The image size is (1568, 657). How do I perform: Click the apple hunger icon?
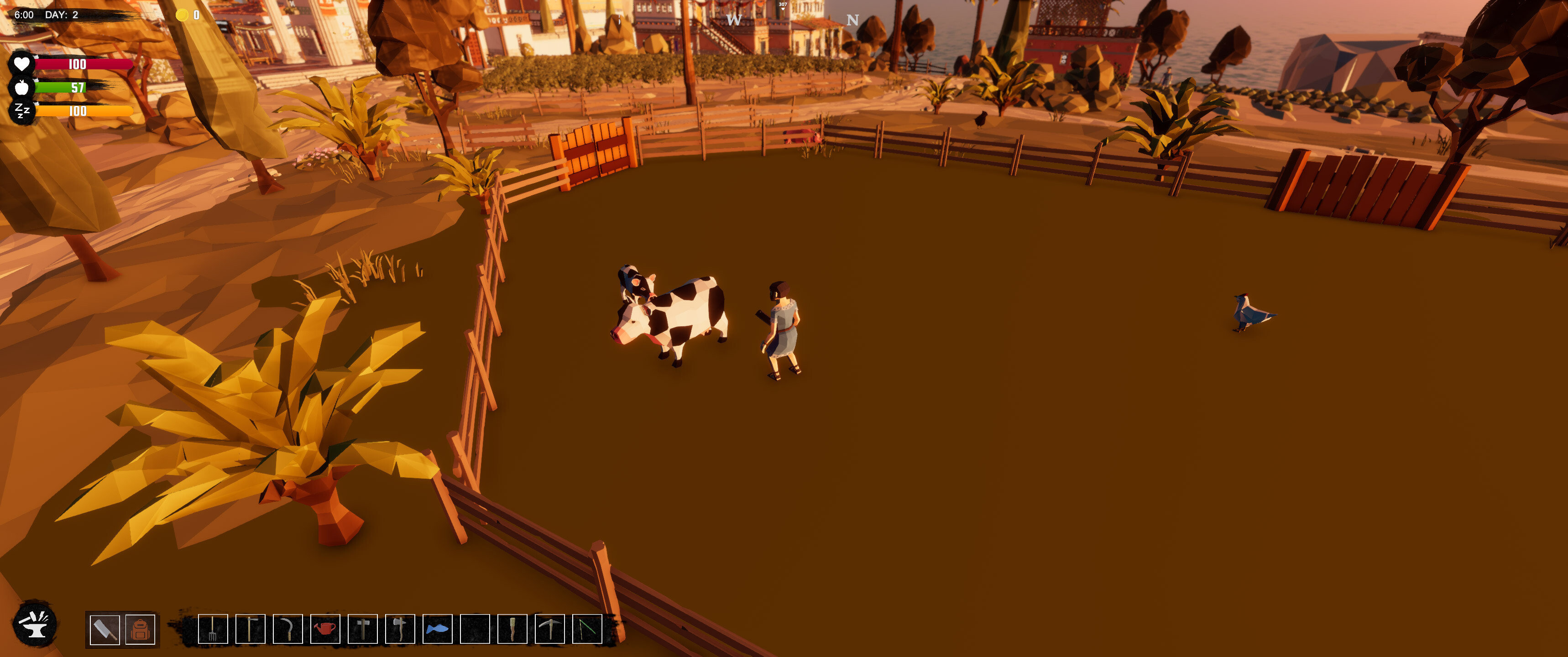(22, 88)
